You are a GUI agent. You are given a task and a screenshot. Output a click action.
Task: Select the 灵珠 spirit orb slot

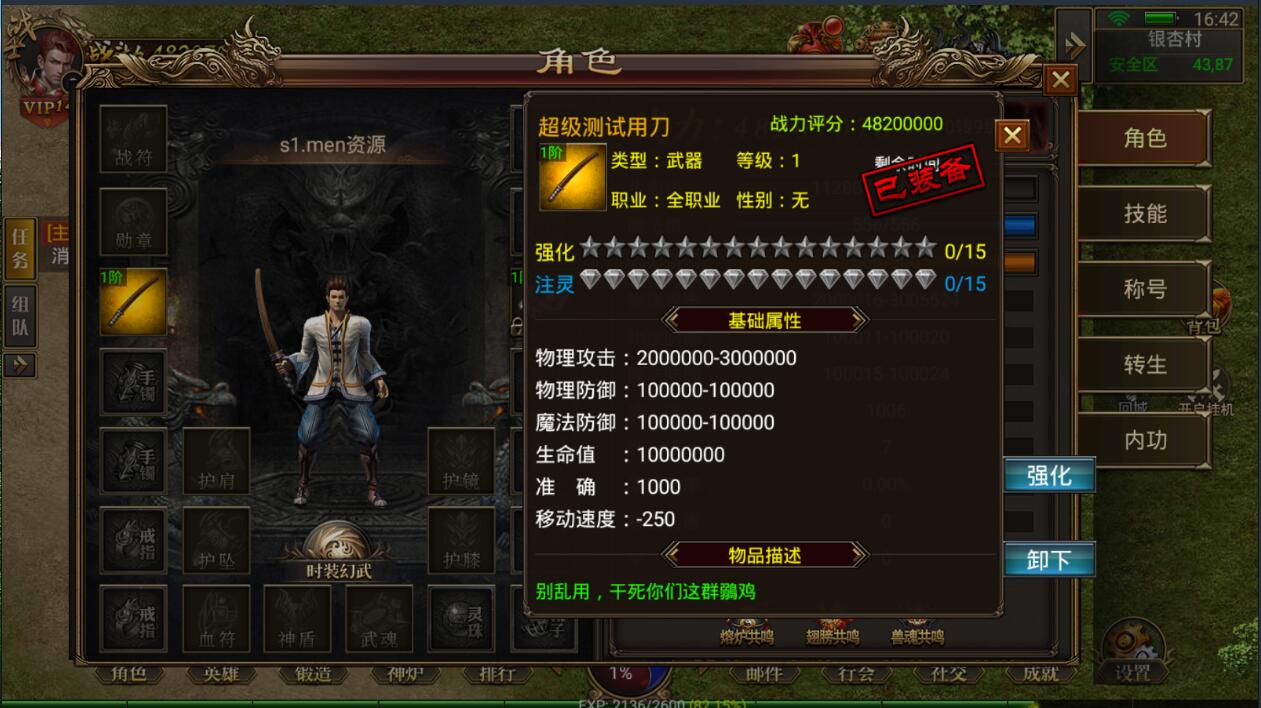(461, 619)
